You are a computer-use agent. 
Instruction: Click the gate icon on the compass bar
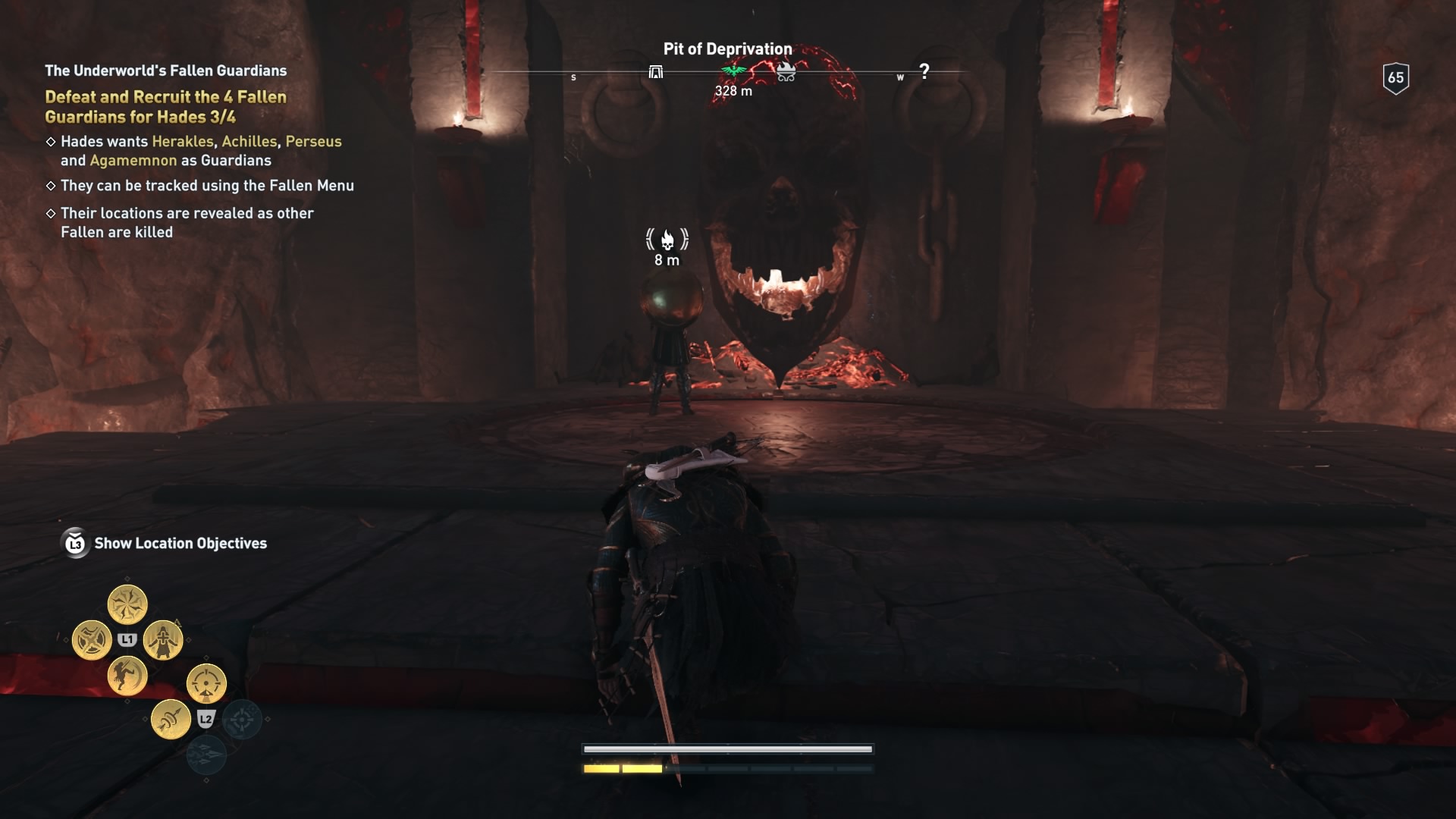click(657, 73)
